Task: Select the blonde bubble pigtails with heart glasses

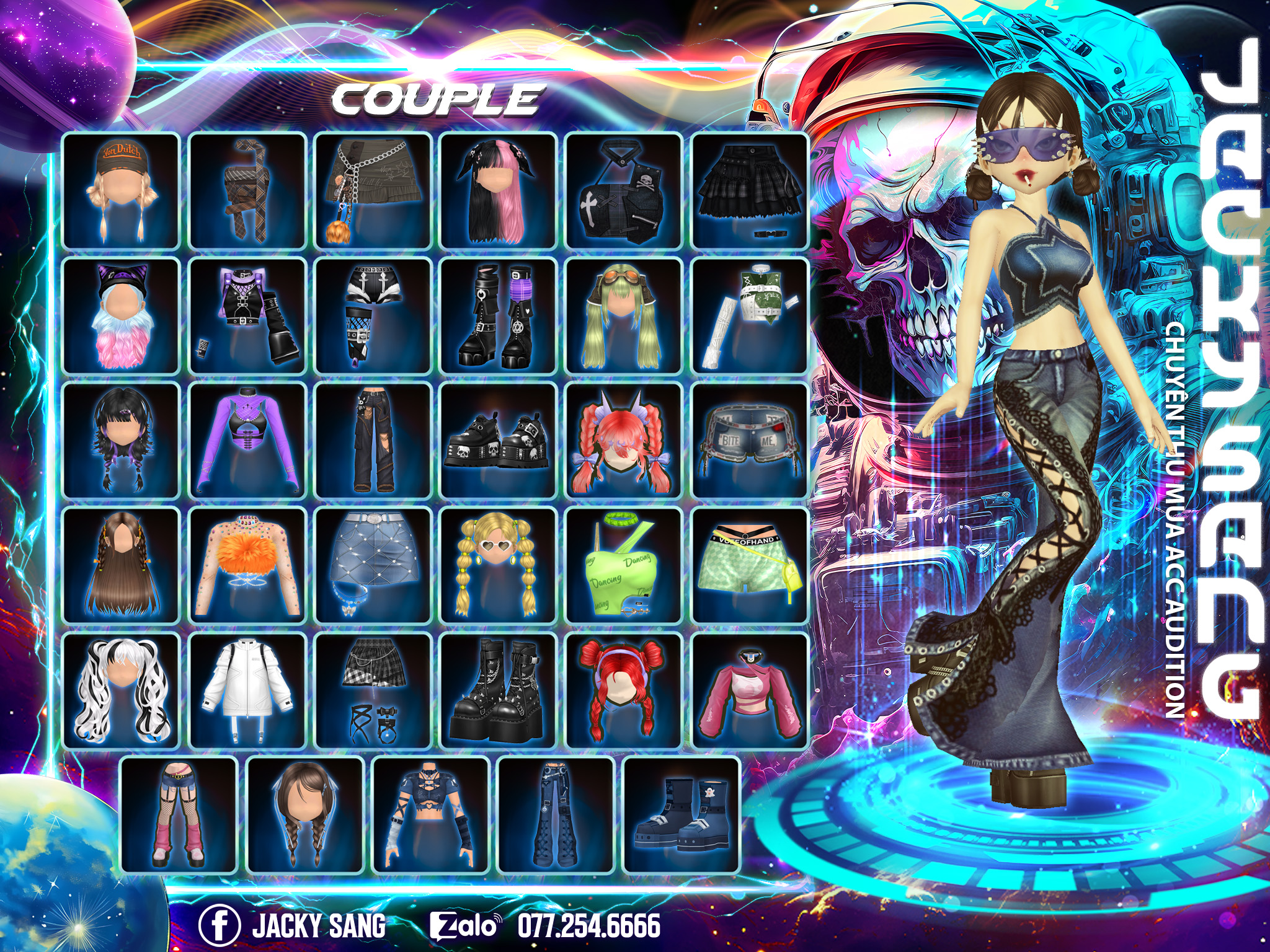Action: coord(497,565)
